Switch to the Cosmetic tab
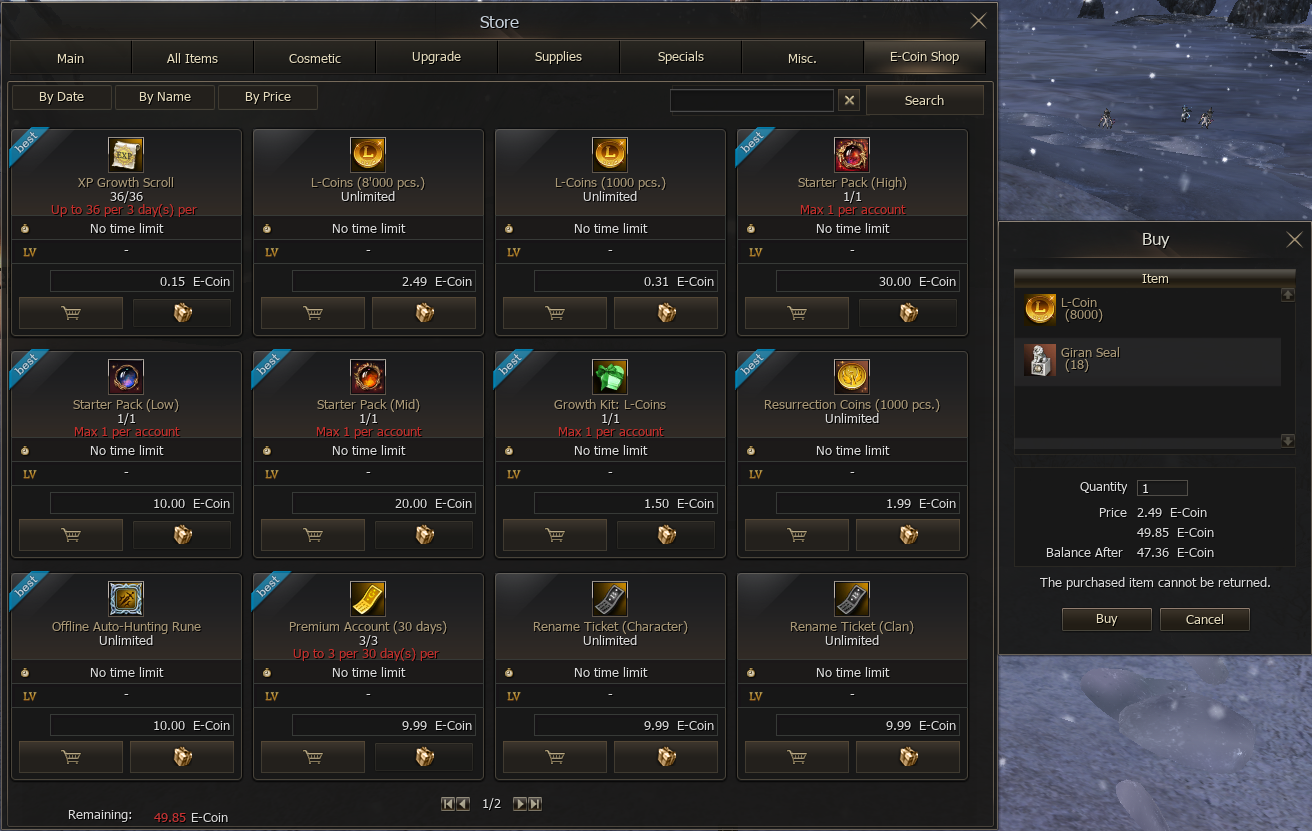 (x=315, y=58)
